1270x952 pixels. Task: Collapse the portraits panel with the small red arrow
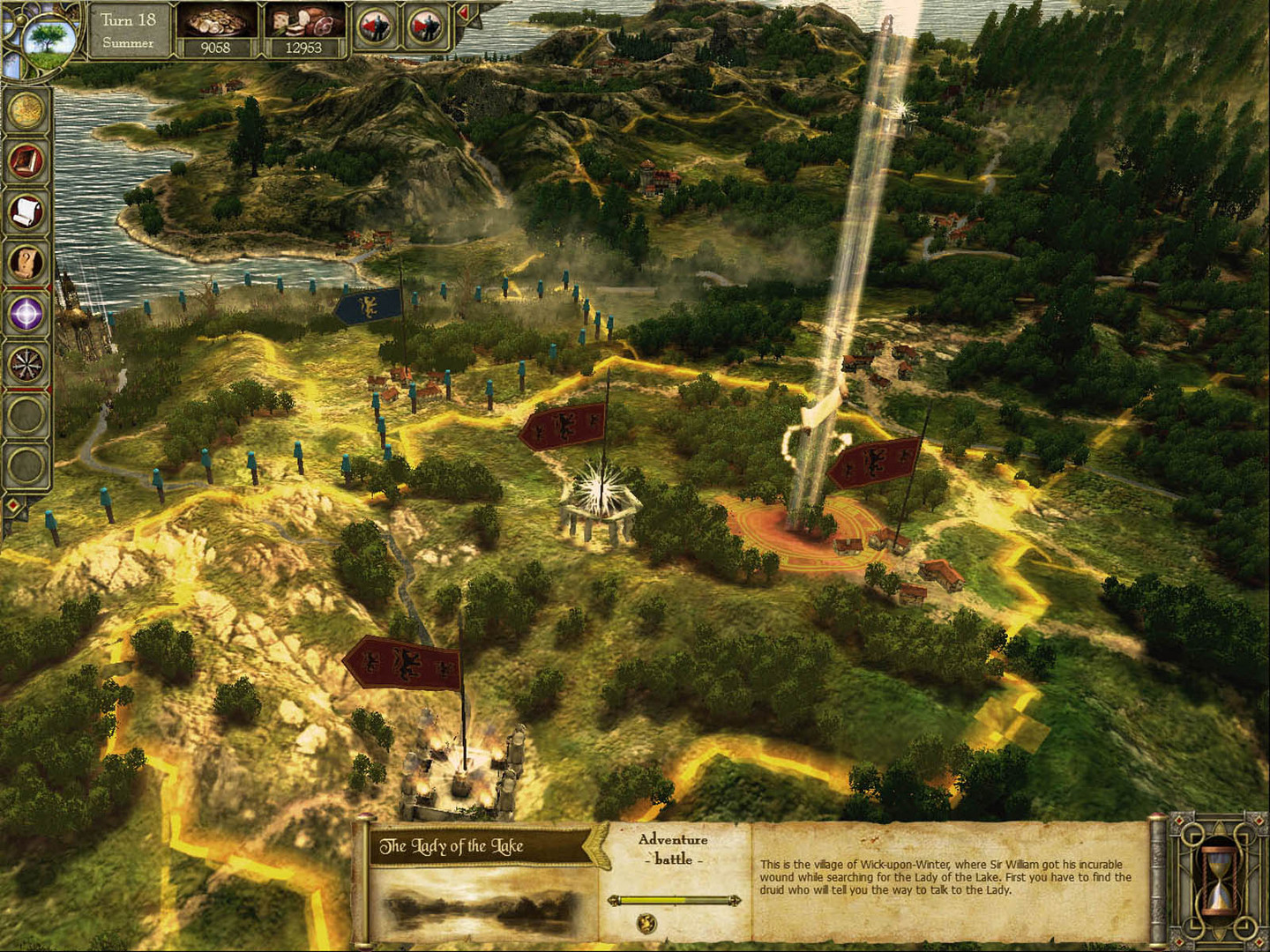pos(465,12)
